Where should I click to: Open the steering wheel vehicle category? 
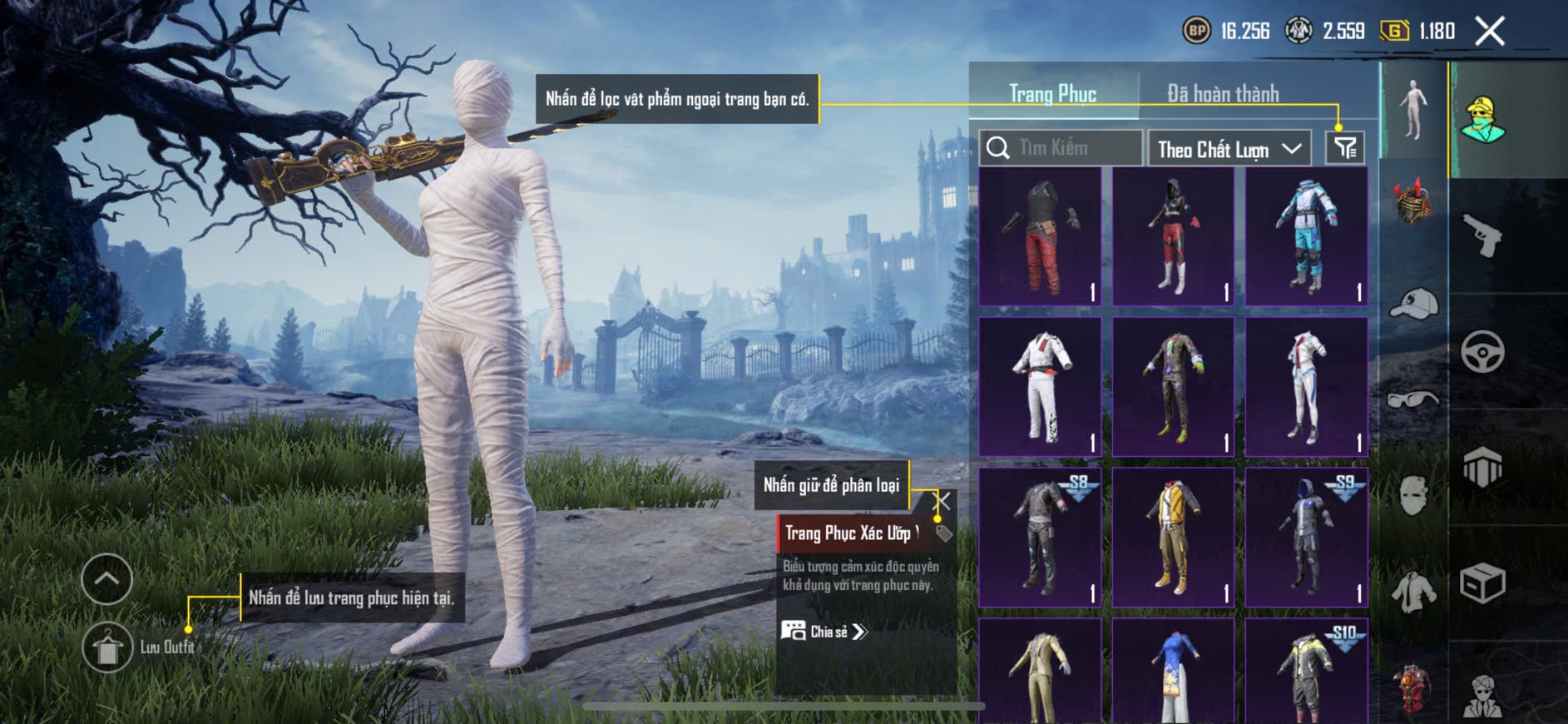pos(1482,351)
